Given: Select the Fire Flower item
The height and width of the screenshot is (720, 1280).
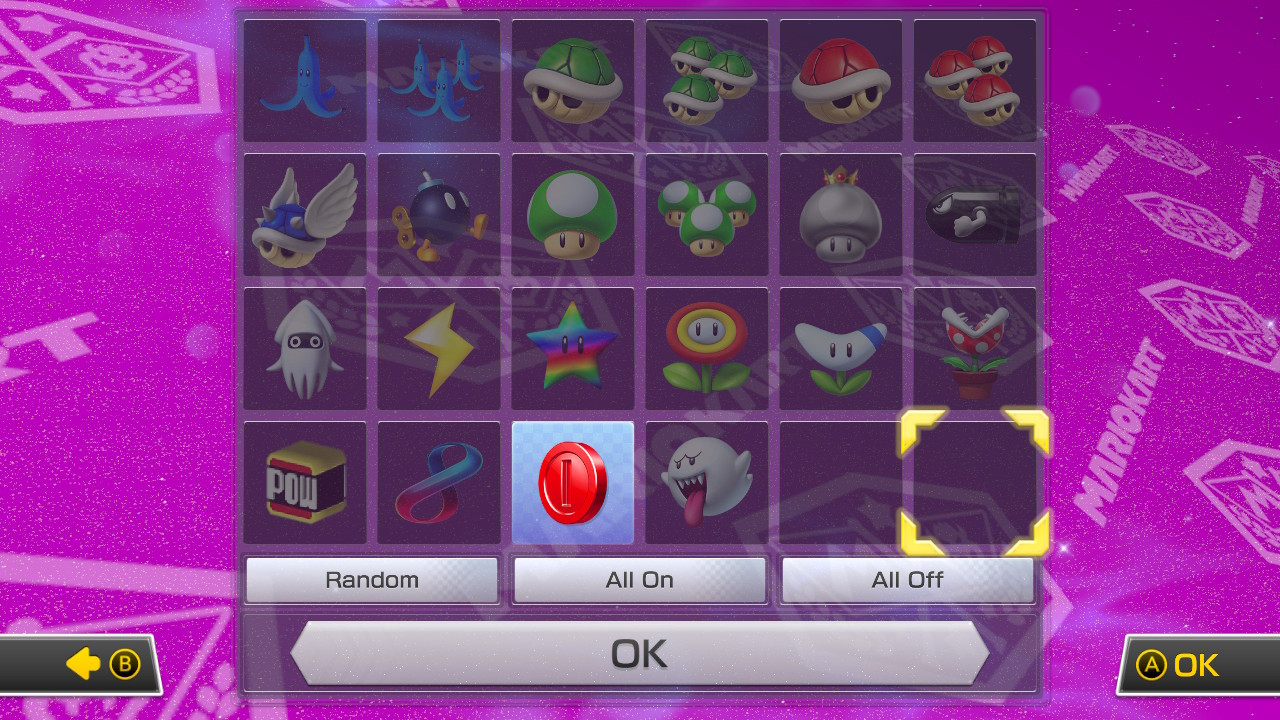Looking at the screenshot, I should 706,348.
